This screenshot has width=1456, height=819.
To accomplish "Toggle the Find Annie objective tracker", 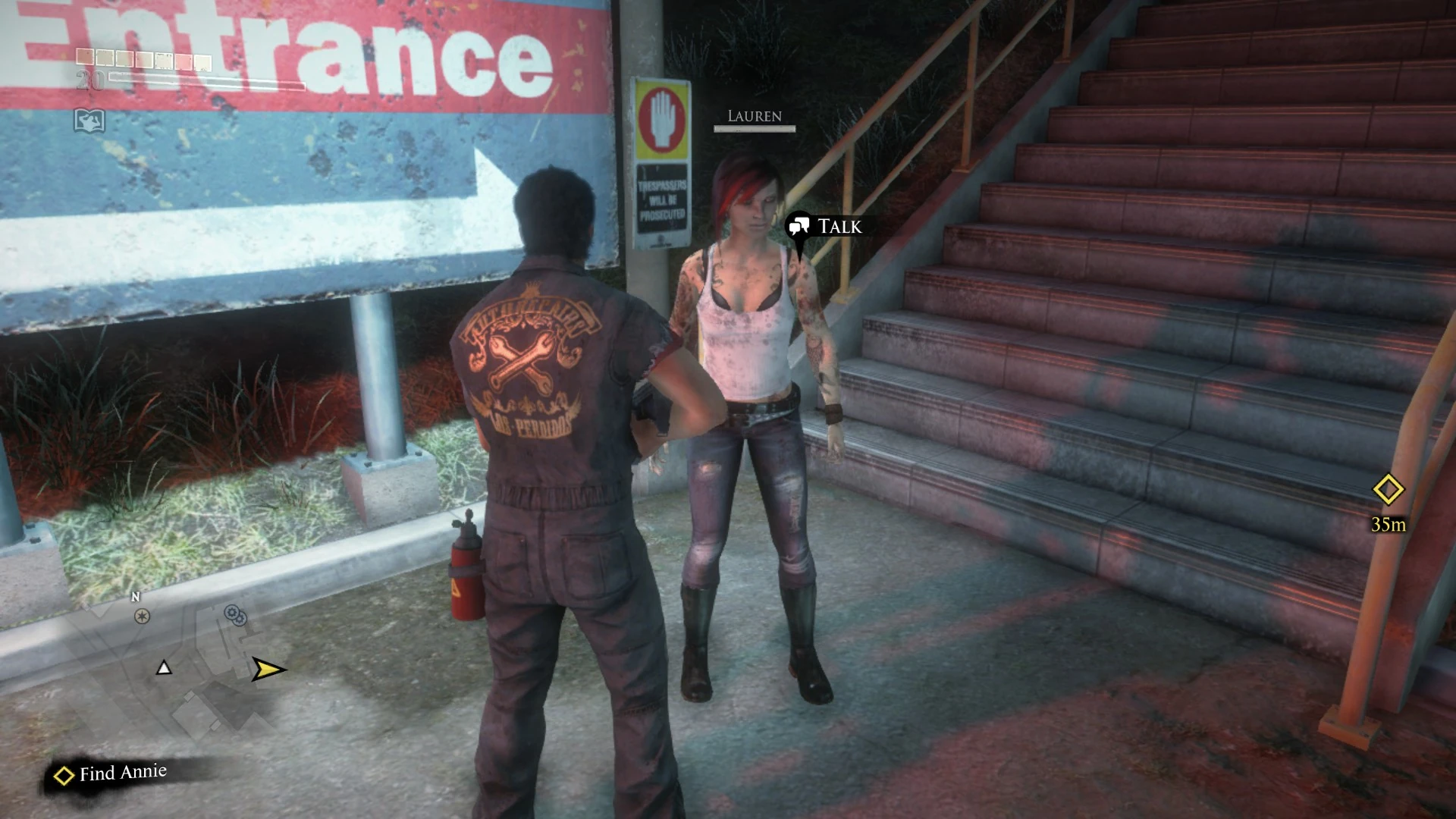I will click(x=110, y=773).
